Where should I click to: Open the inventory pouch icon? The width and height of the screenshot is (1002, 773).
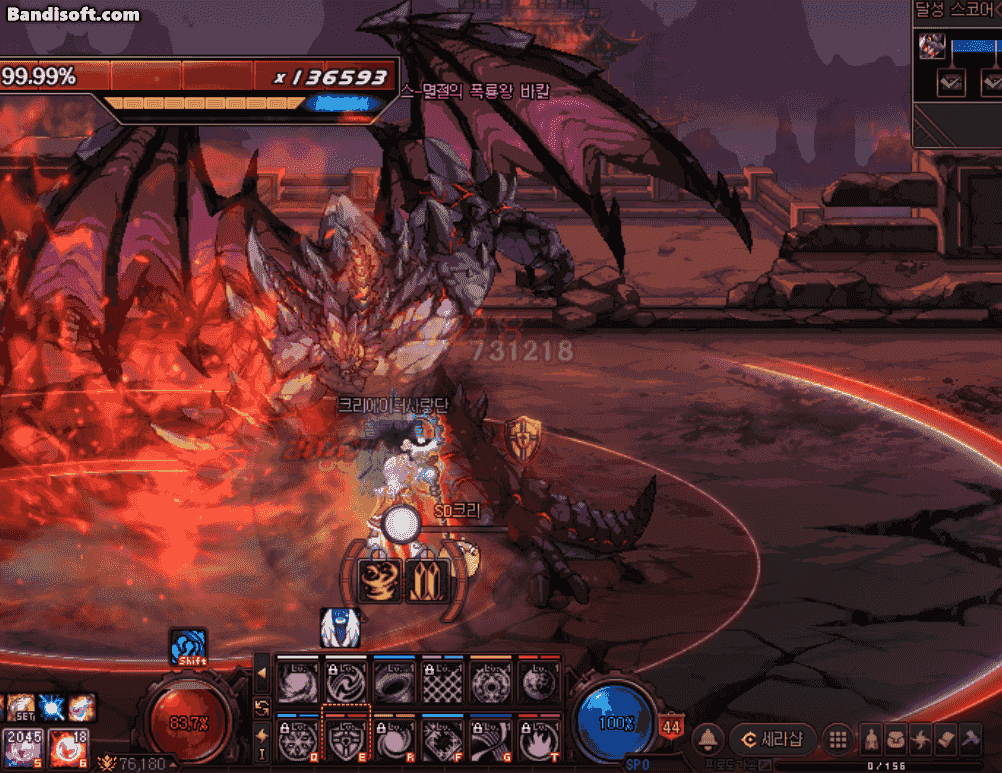[897, 740]
